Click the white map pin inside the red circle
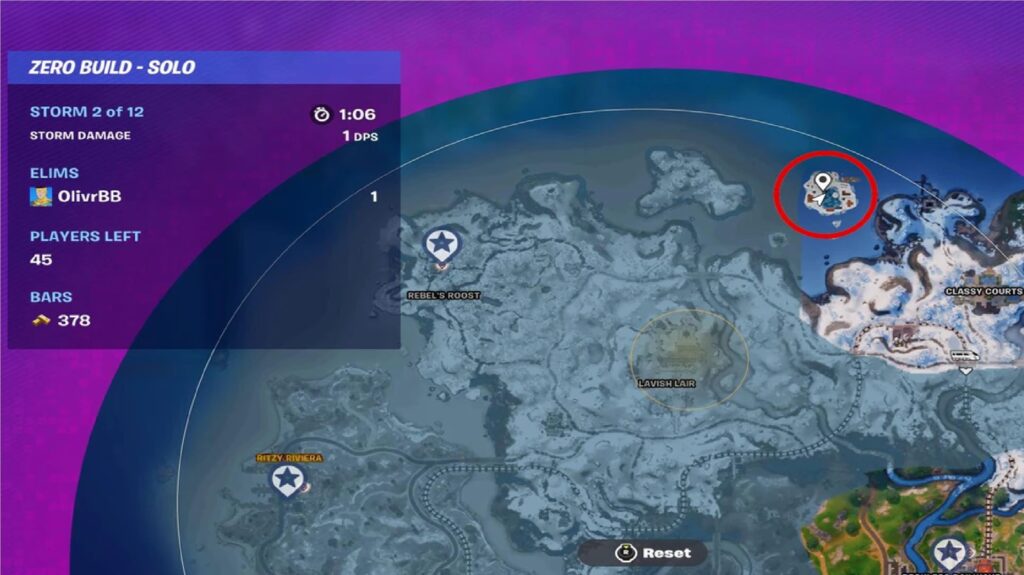Screen dimensions: 1024x575 coord(823,182)
